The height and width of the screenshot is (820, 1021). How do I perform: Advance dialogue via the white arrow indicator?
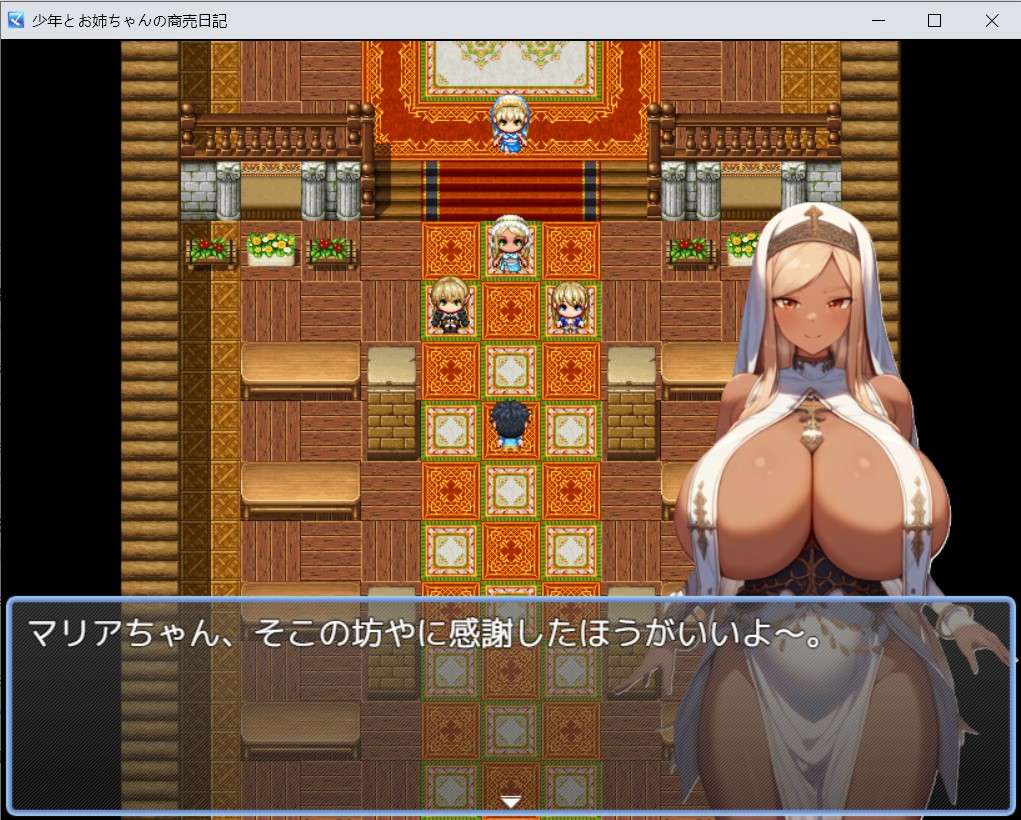click(x=511, y=801)
